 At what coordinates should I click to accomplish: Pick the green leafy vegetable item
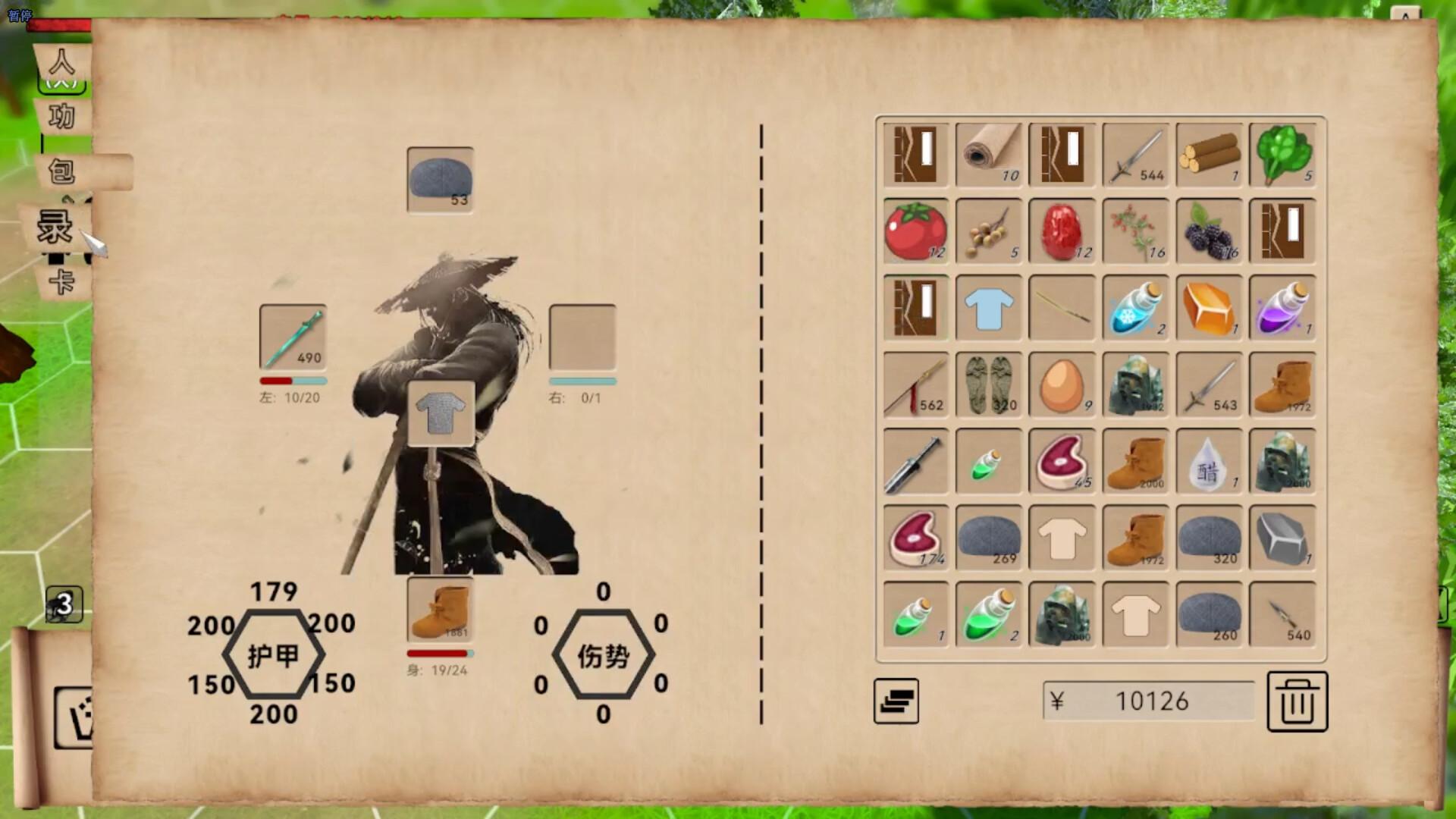click(1282, 155)
